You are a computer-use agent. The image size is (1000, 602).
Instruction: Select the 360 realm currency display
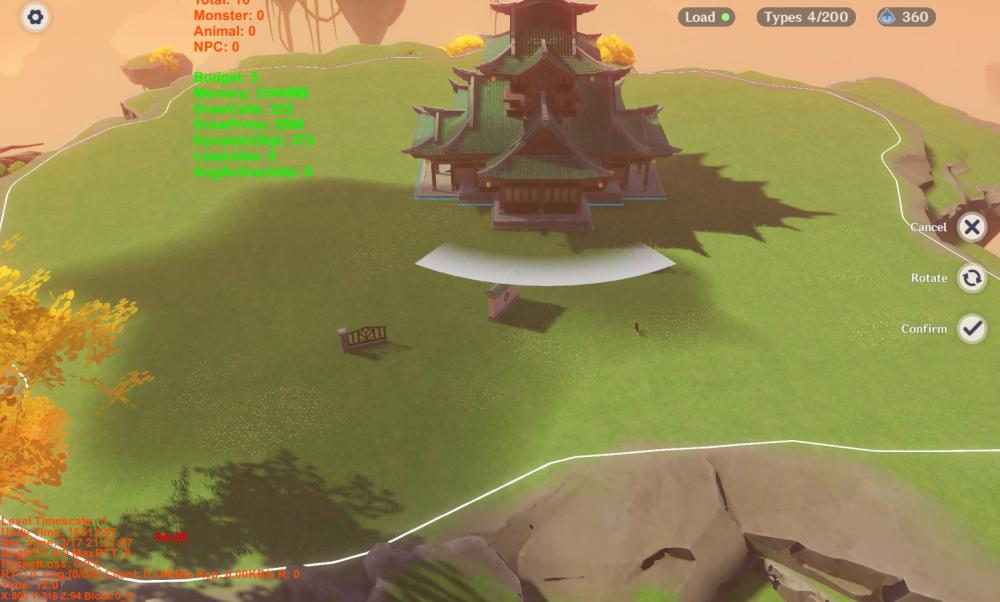[x=905, y=17]
